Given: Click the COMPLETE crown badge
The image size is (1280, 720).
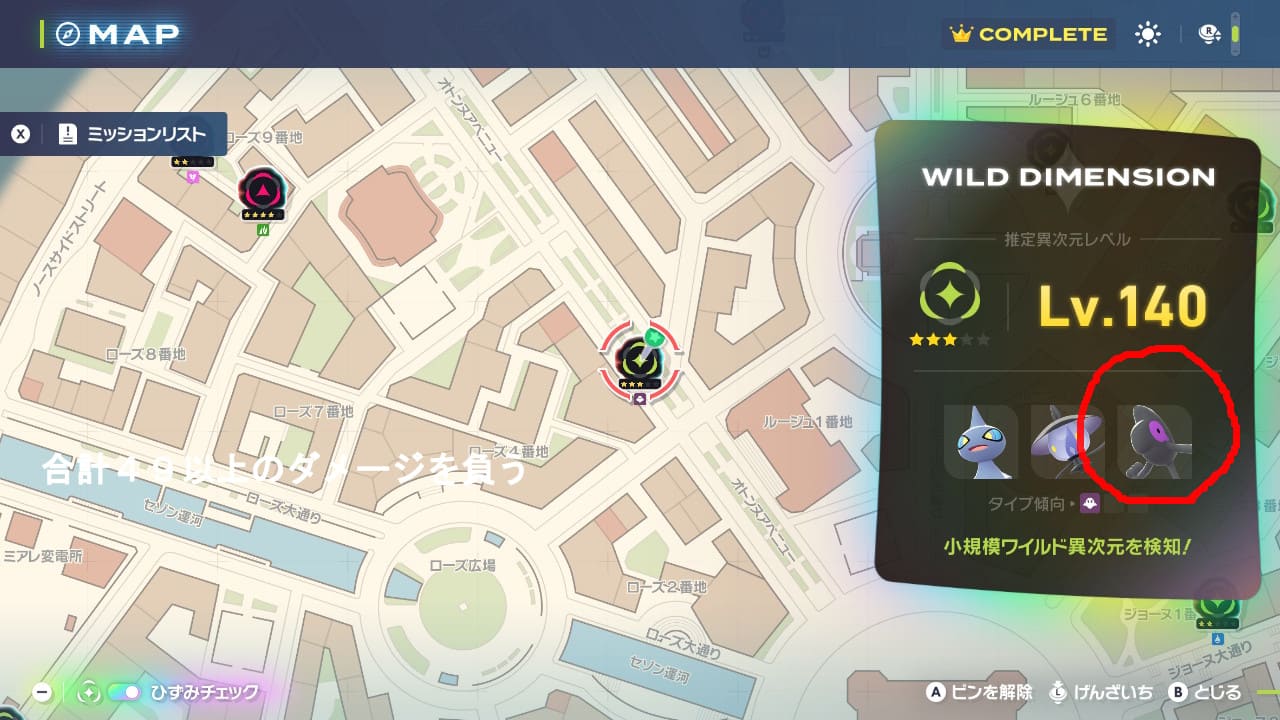Looking at the screenshot, I should coord(1030,34).
